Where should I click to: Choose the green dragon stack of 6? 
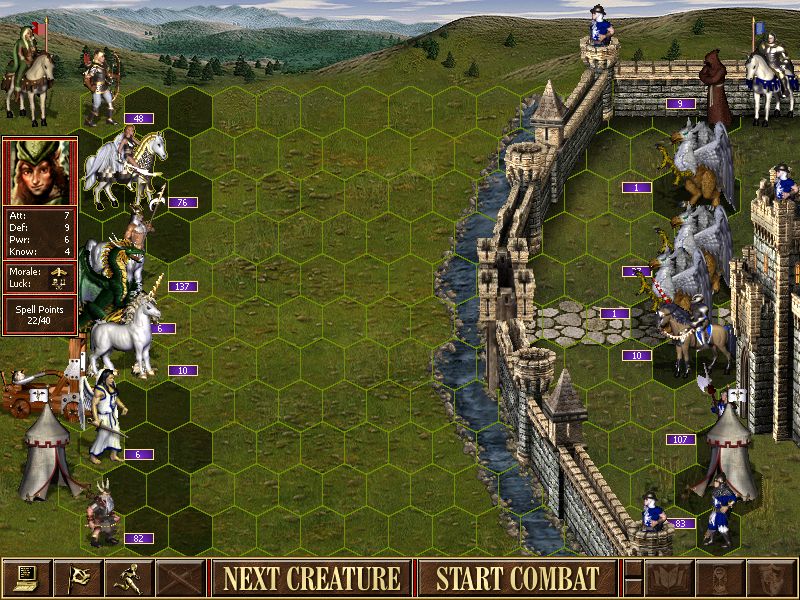click(x=110, y=272)
